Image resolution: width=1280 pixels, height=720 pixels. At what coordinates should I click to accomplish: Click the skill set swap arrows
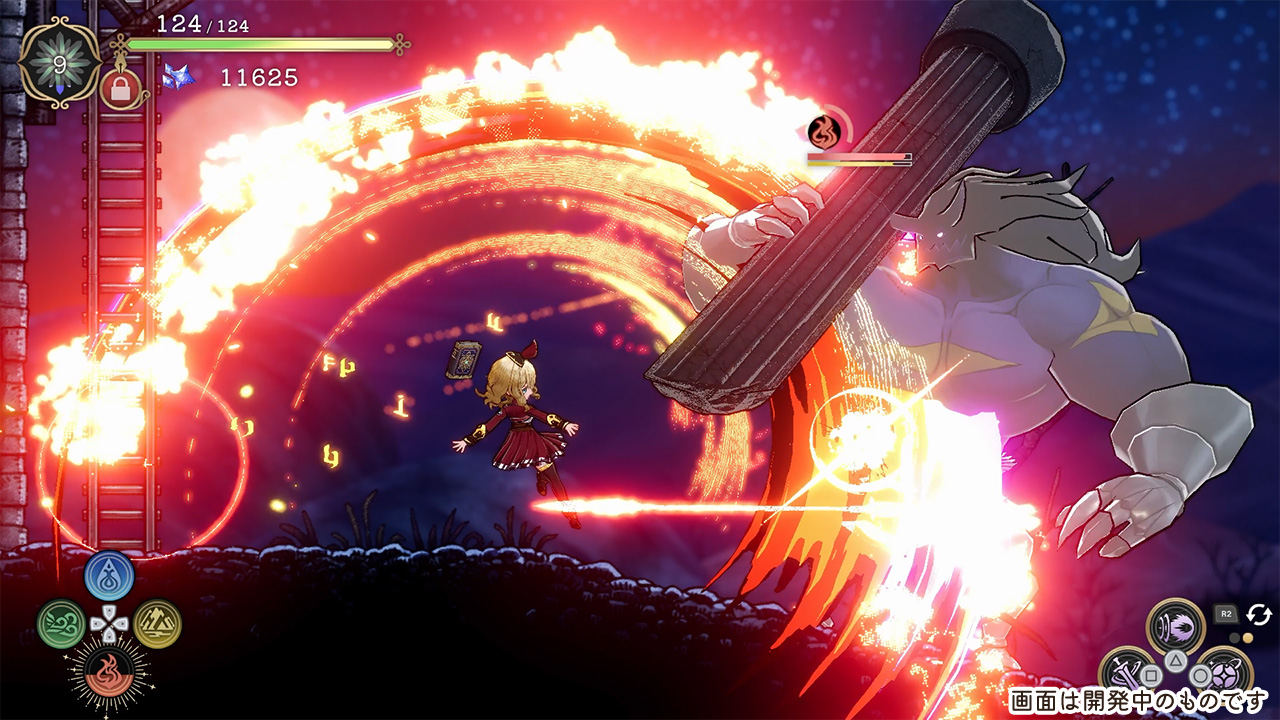[x=1259, y=614]
